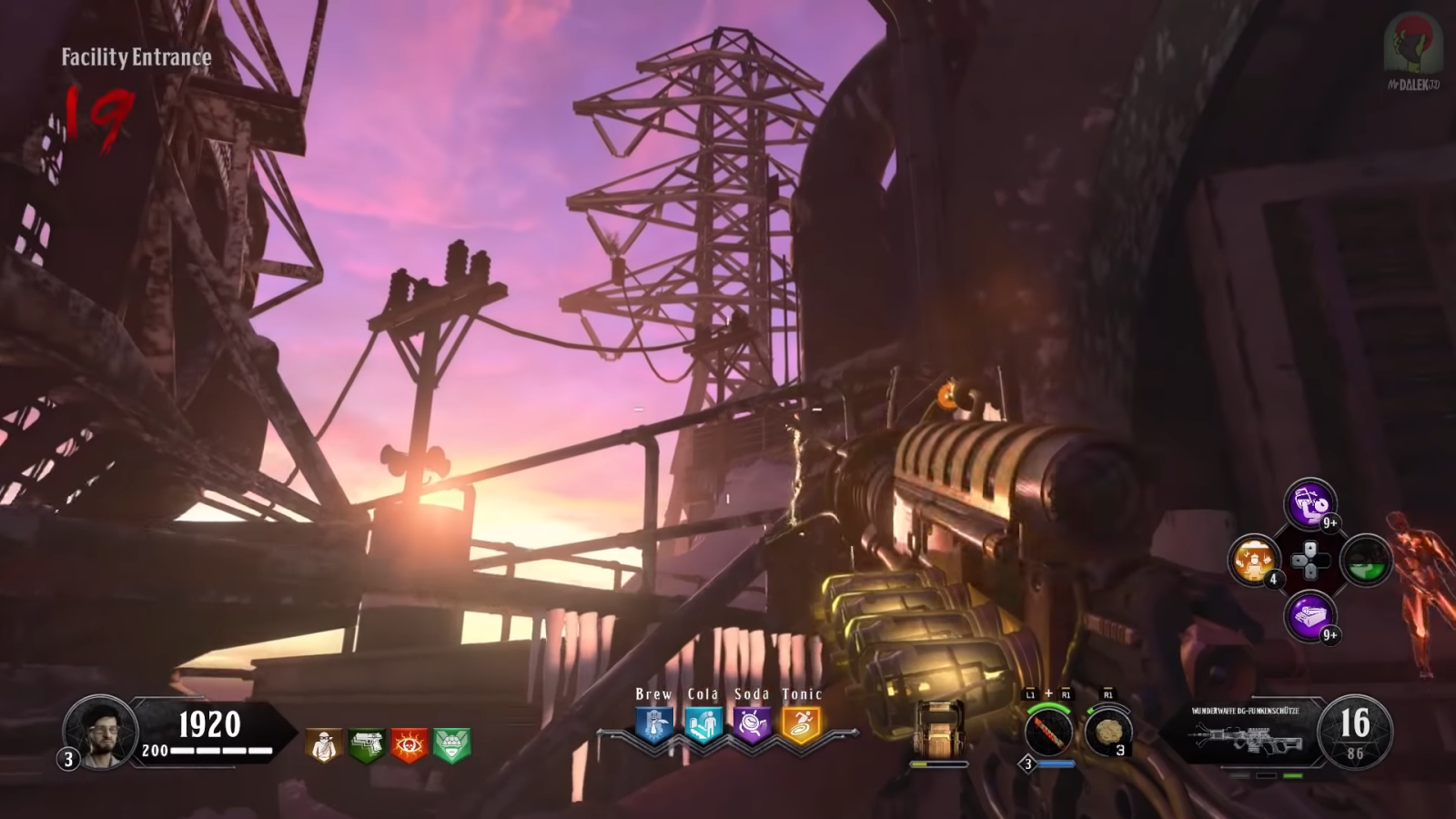Click the green helmet talisman icon

click(x=451, y=745)
